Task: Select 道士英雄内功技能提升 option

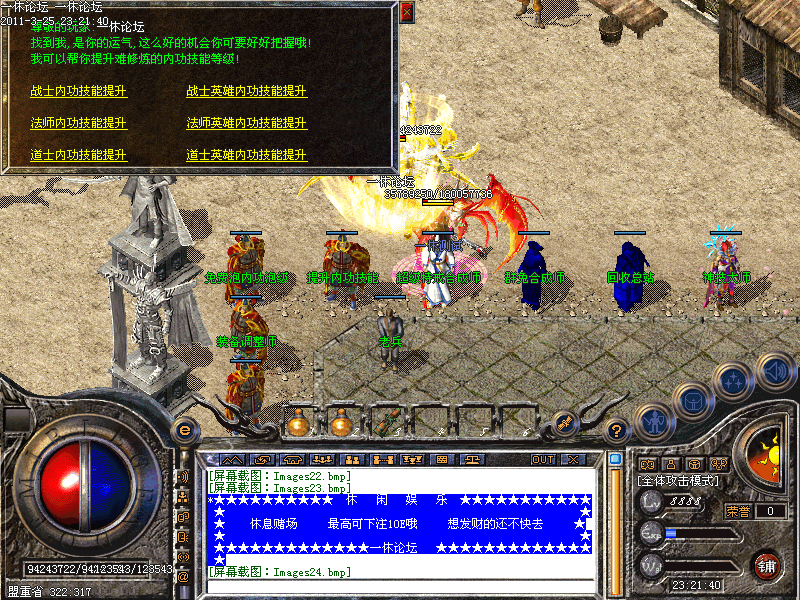Action: [246, 155]
